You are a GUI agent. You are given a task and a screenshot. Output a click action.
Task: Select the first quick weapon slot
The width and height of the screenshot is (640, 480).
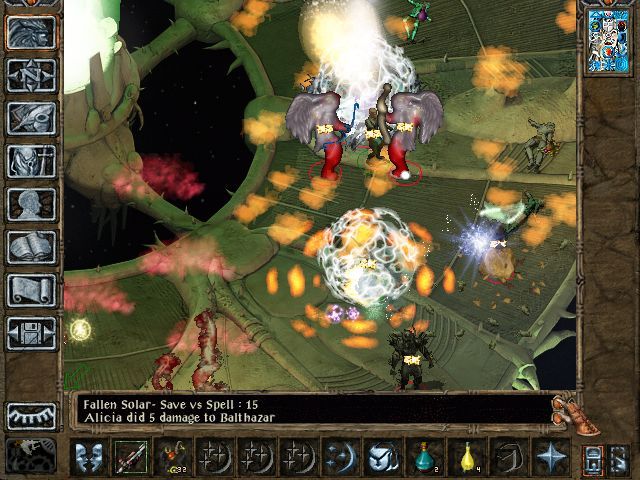130,458
